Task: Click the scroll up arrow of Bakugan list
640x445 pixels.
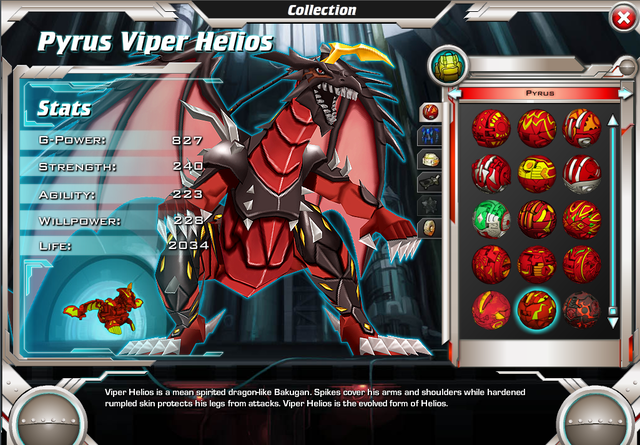Action: click(x=612, y=122)
